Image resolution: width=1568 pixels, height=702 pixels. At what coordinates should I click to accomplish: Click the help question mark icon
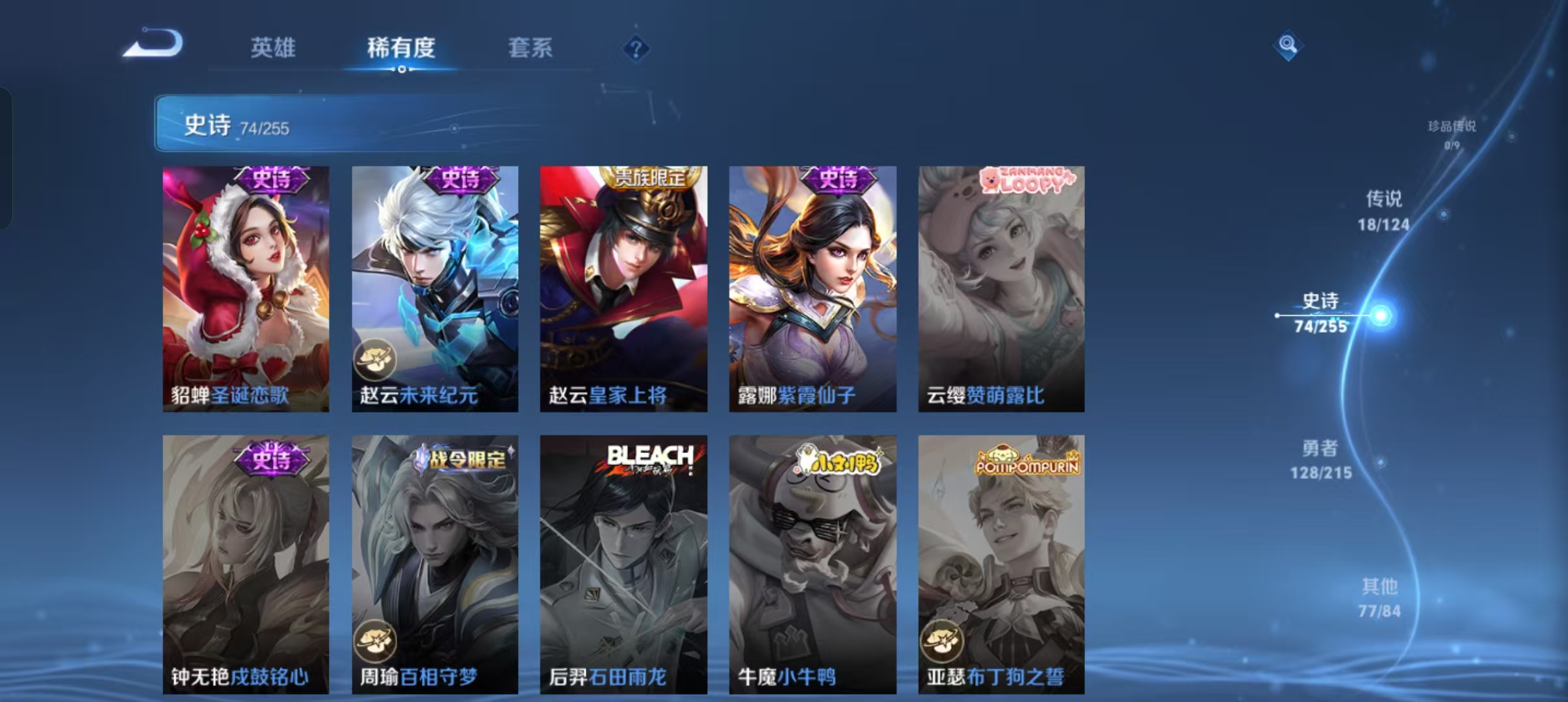tap(638, 48)
